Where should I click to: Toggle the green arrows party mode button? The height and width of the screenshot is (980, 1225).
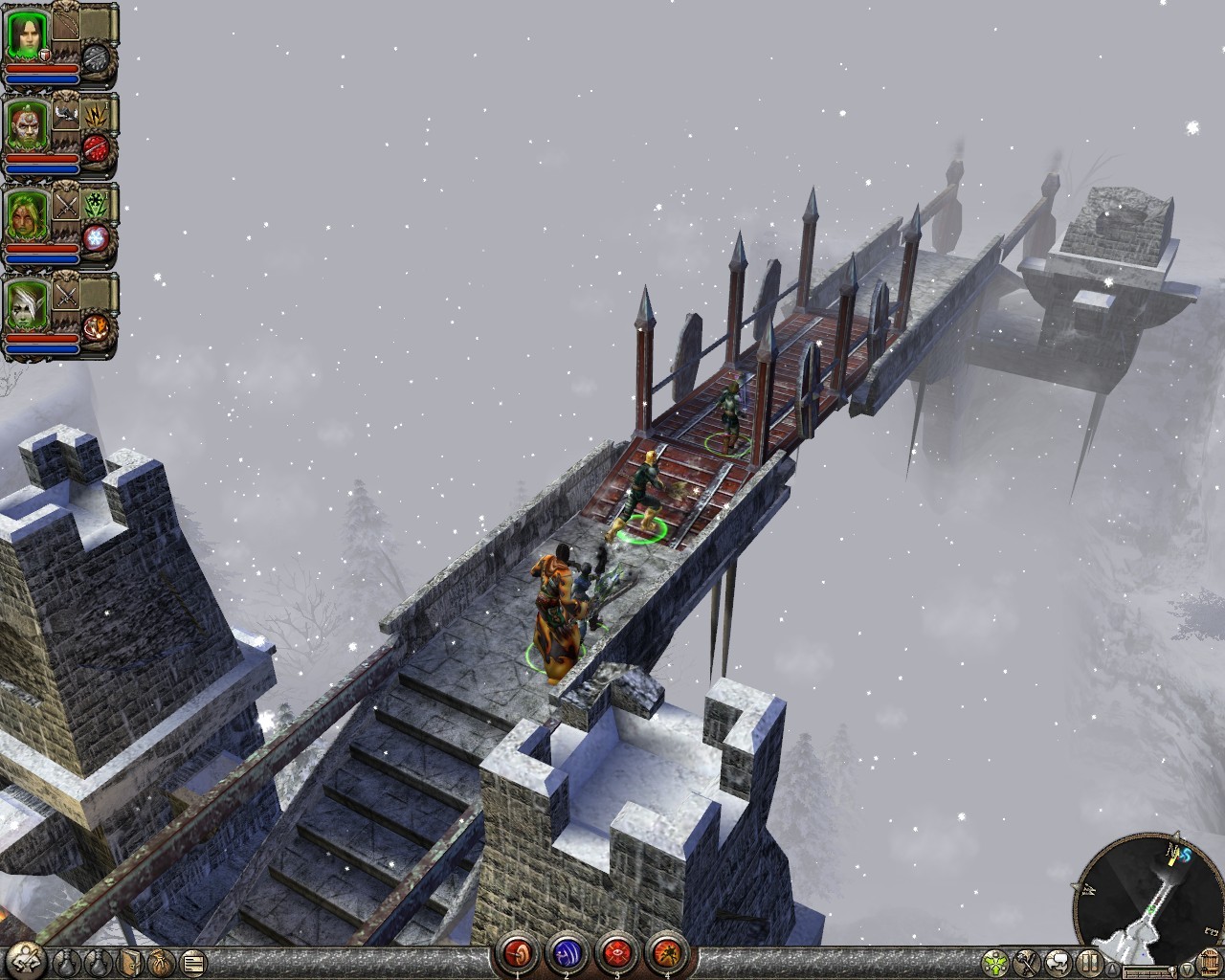coord(996,961)
